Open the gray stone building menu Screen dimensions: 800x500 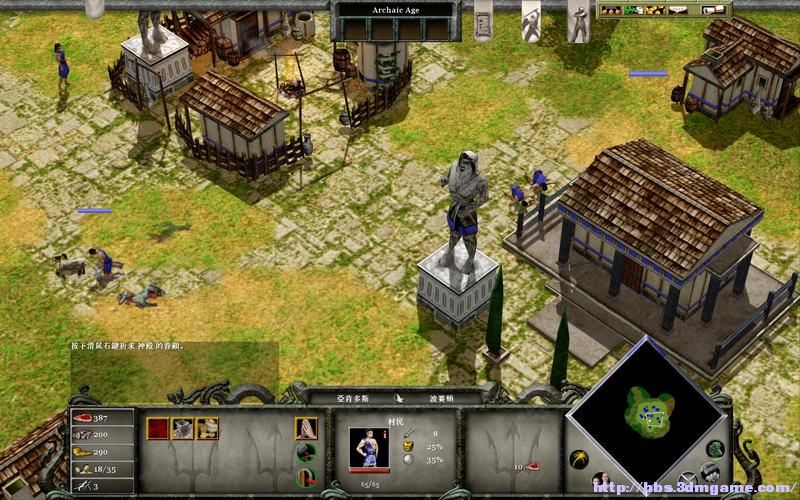click(183, 429)
